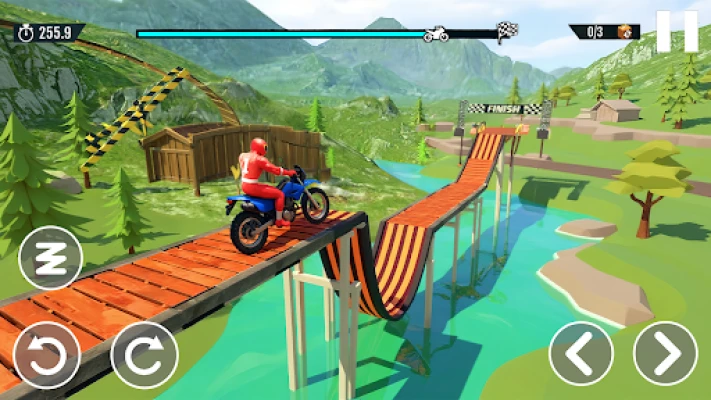The width and height of the screenshot is (711, 400).
Task: Tilt bike backward with counterclockwise arrow
Action: point(46,354)
